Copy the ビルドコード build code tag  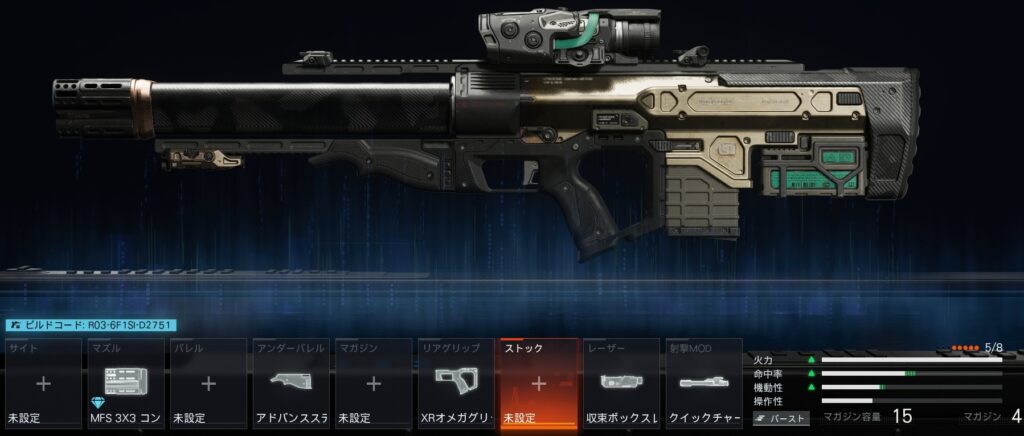point(91,325)
